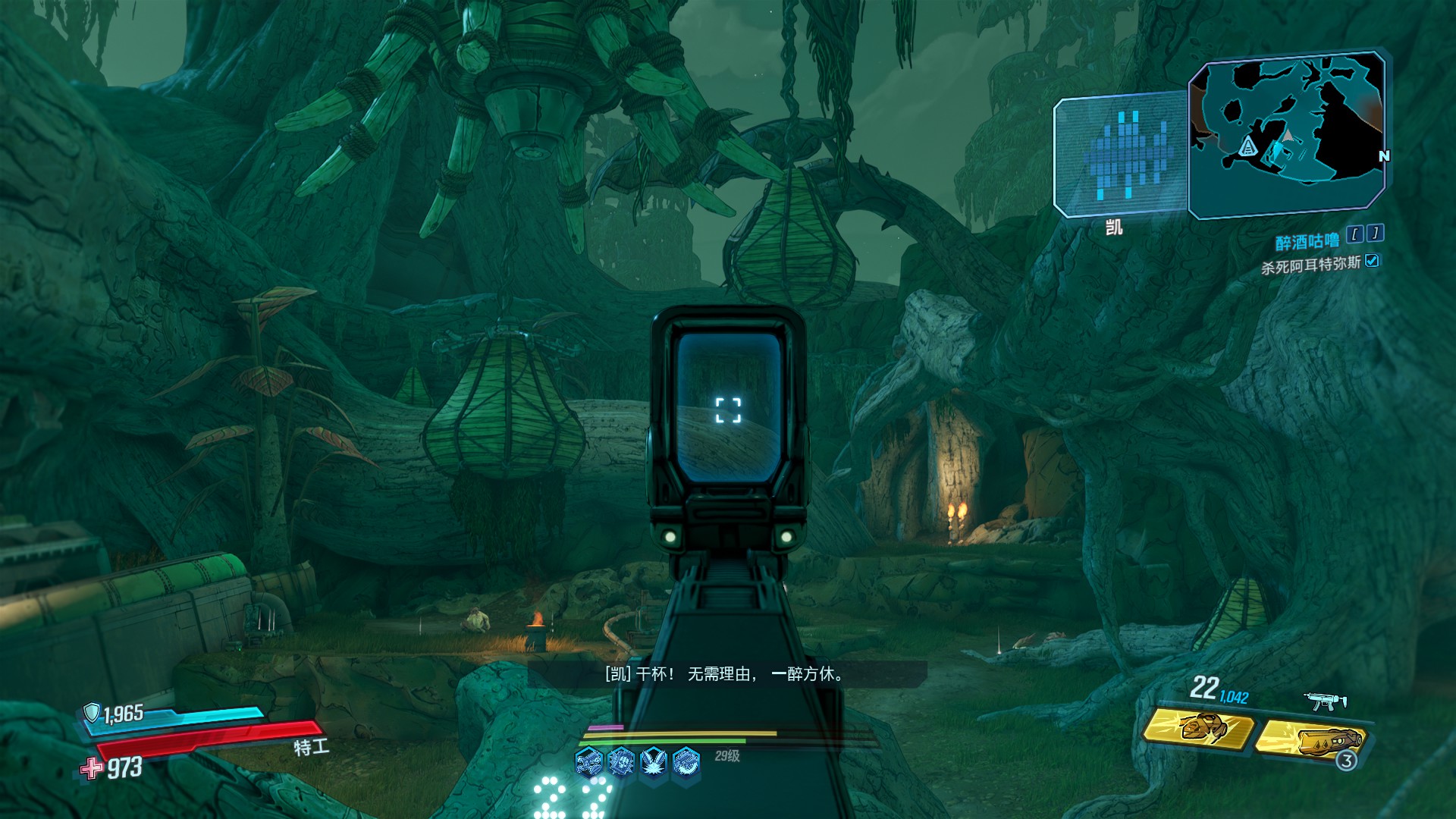The image size is (1456, 819).
Task: Click the shield icon beside 1,965
Action: coord(92,712)
